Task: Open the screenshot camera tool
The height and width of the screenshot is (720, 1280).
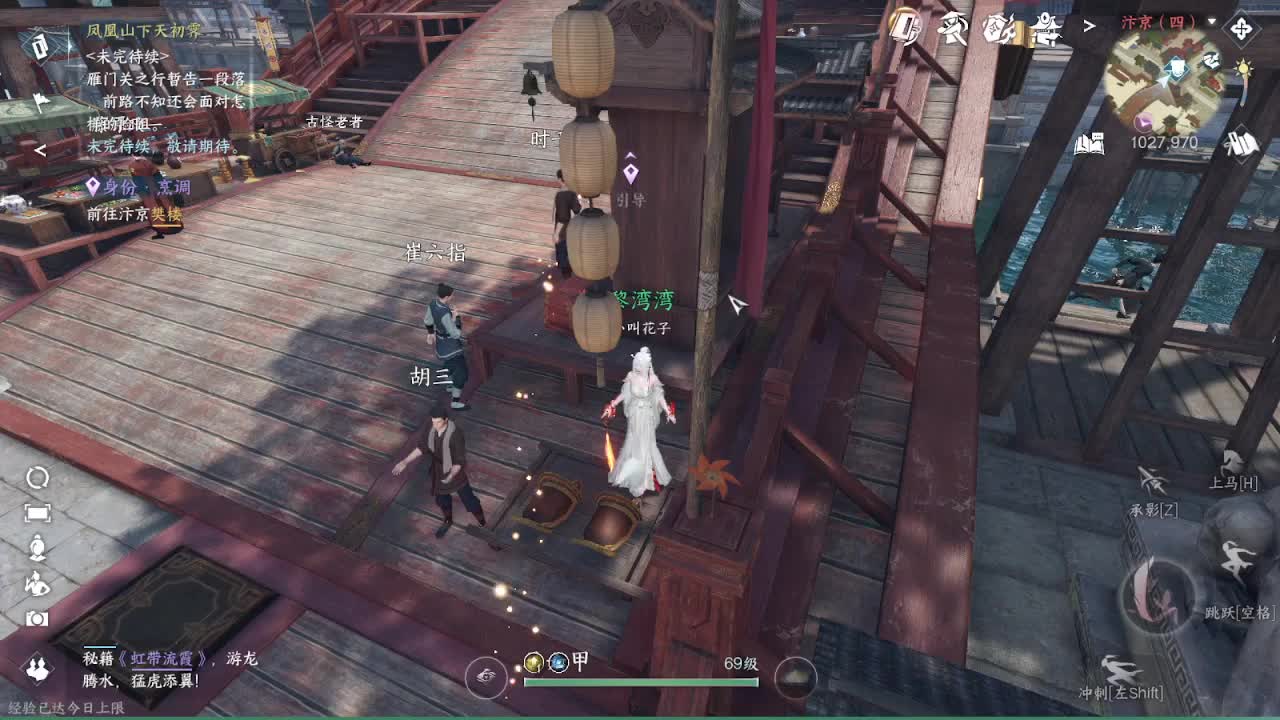Action: (37, 620)
